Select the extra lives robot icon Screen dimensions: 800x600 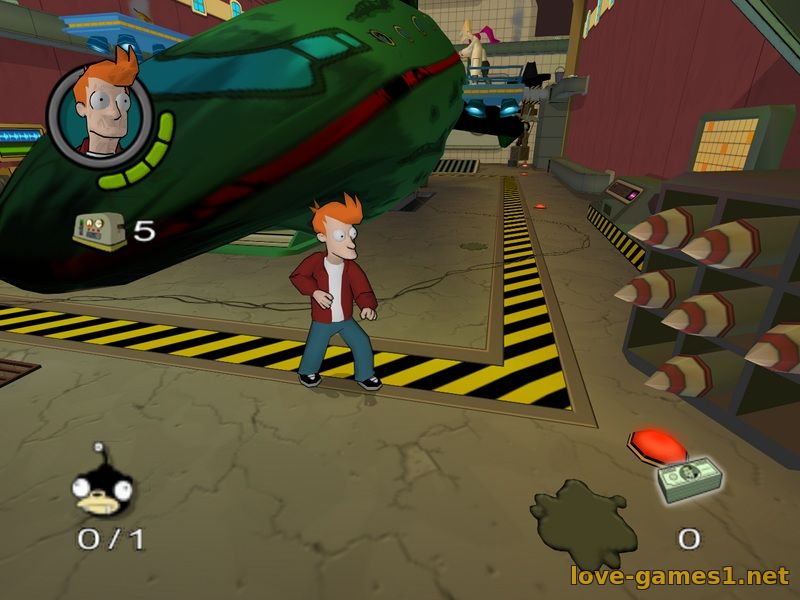(x=100, y=231)
